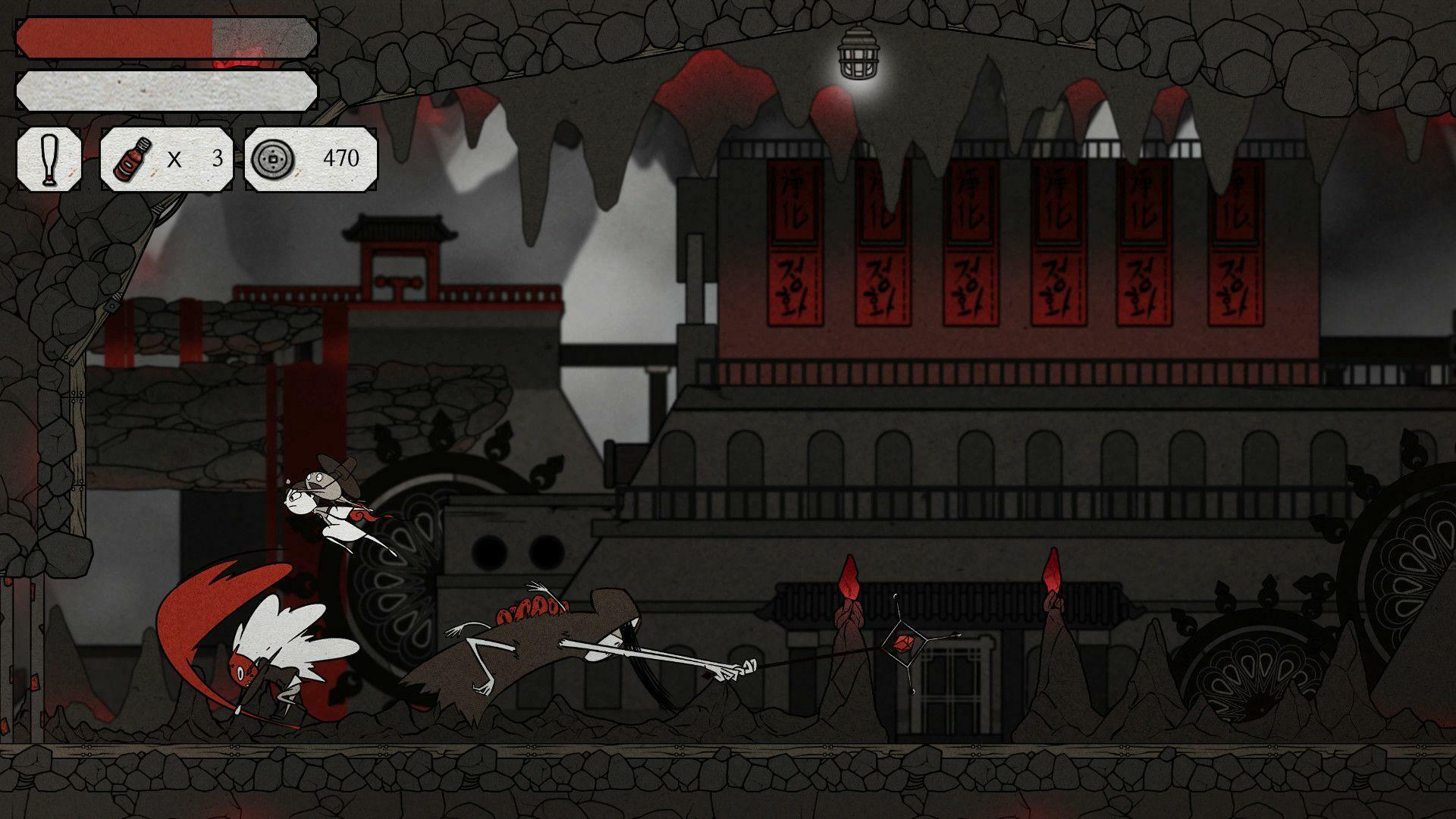1456x819 pixels.
Task: Select the bat weapon slot icon
Action: tap(49, 160)
